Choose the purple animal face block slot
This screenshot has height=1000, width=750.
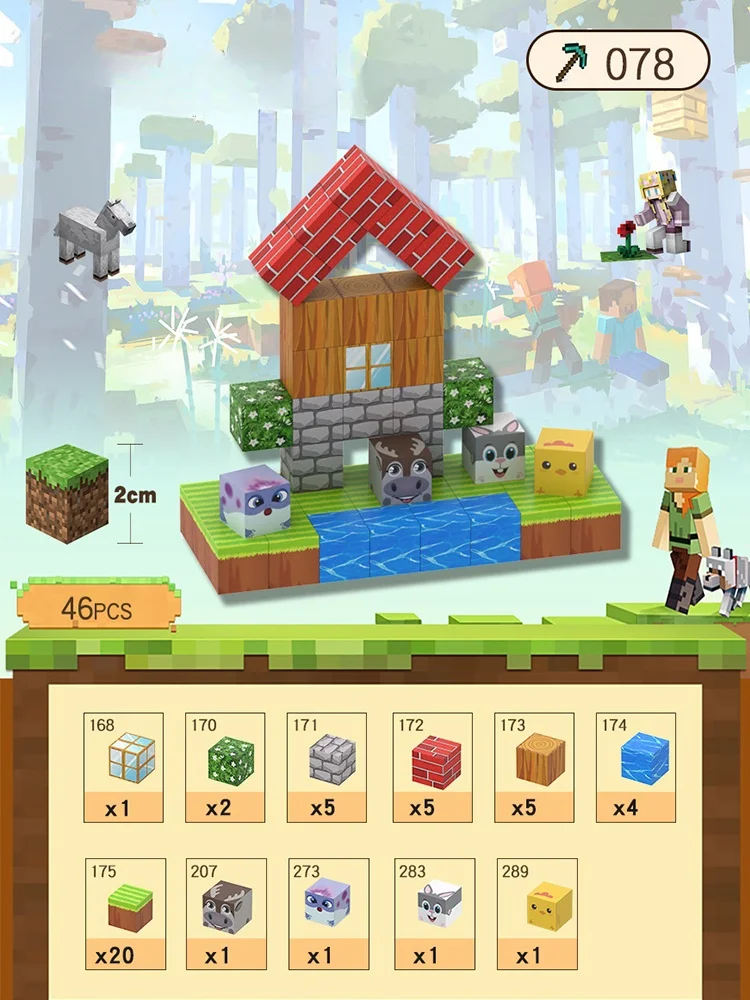327,914
